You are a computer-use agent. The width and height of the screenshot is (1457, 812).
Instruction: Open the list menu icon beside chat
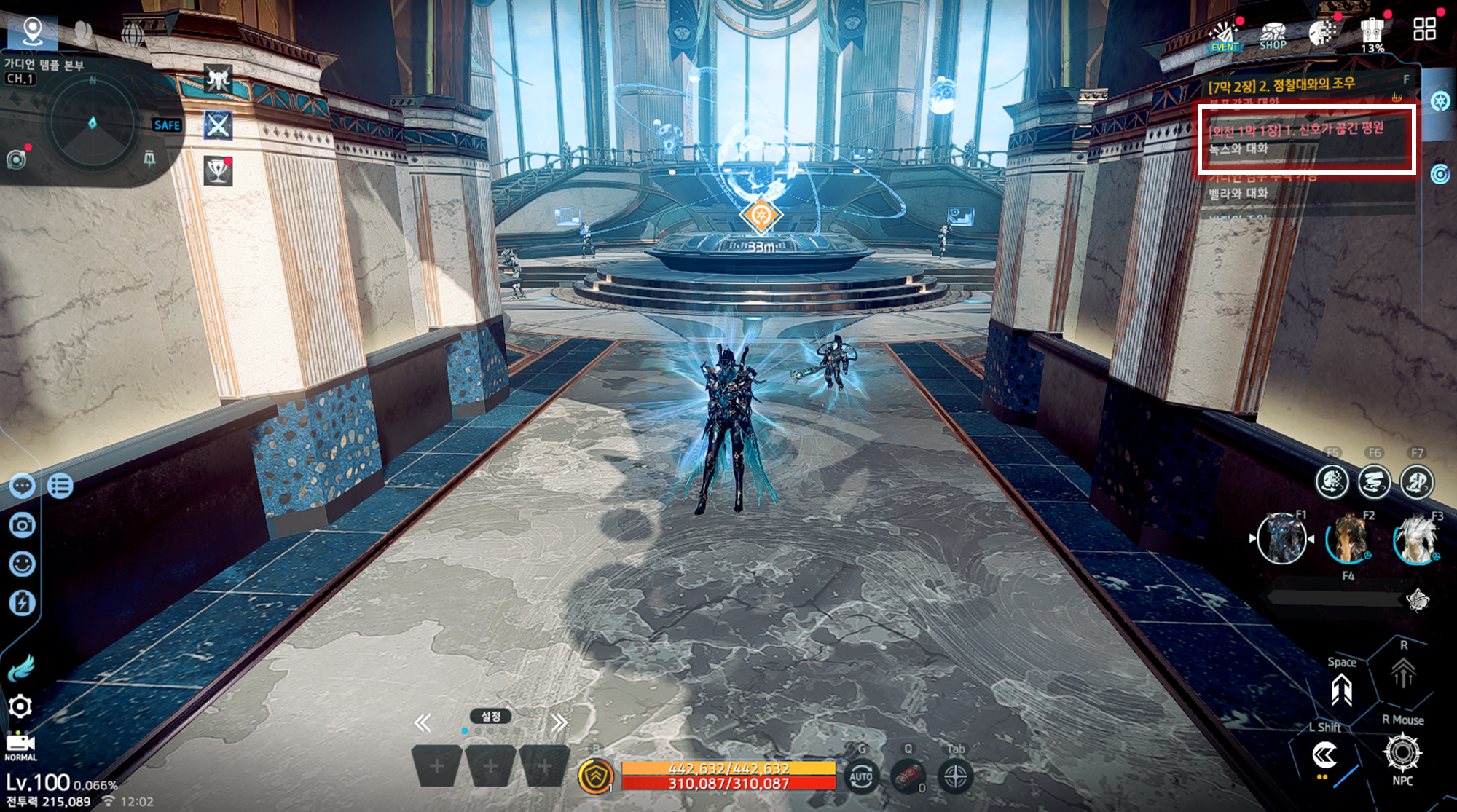coord(60,485)
